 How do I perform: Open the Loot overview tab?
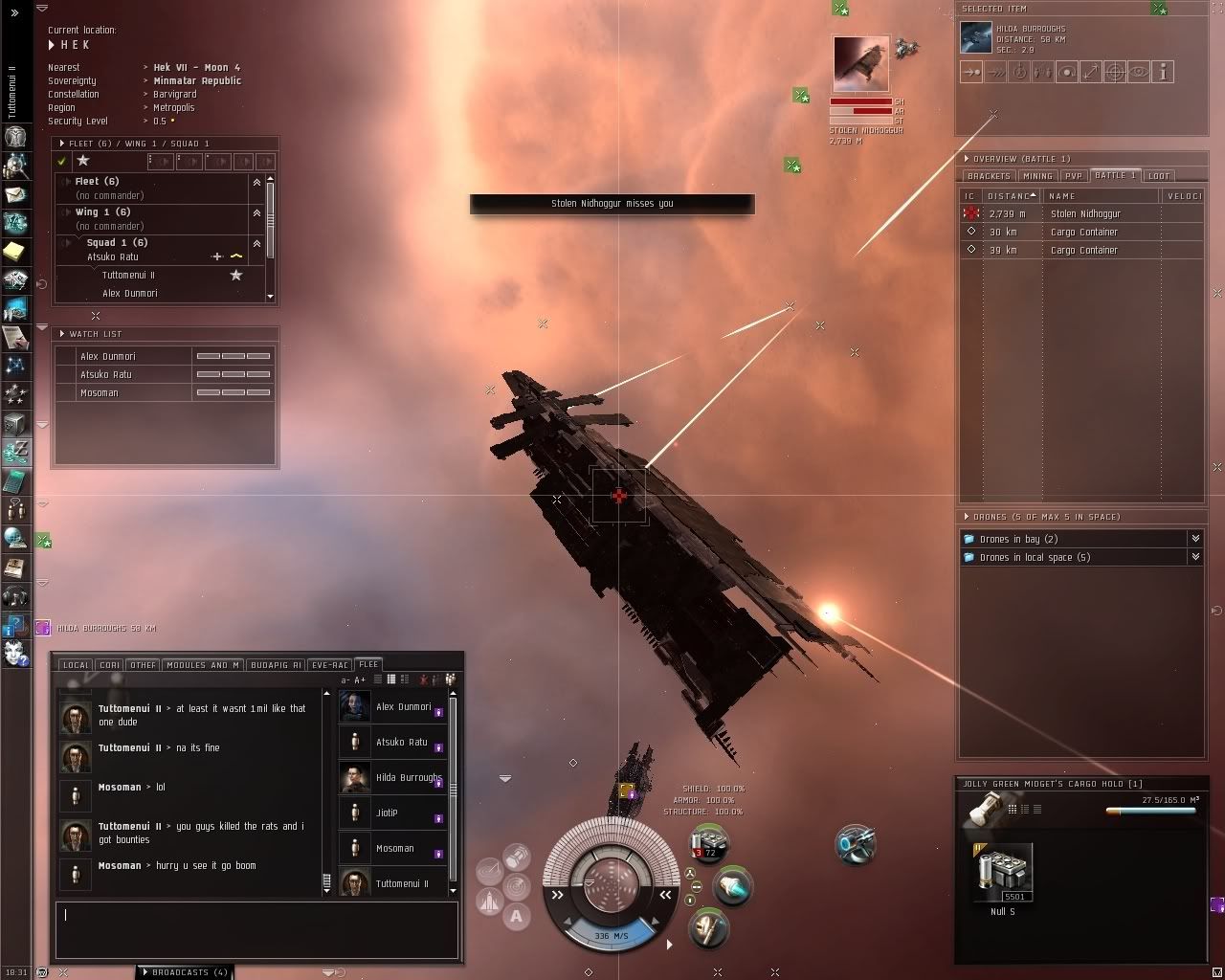[1159, 176]
